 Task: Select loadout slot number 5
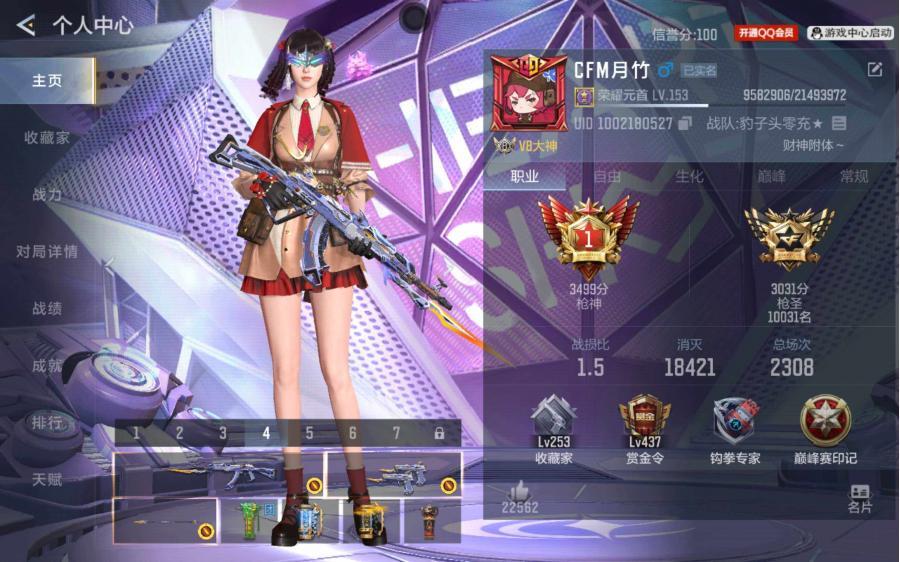click(x=310, y=433)
